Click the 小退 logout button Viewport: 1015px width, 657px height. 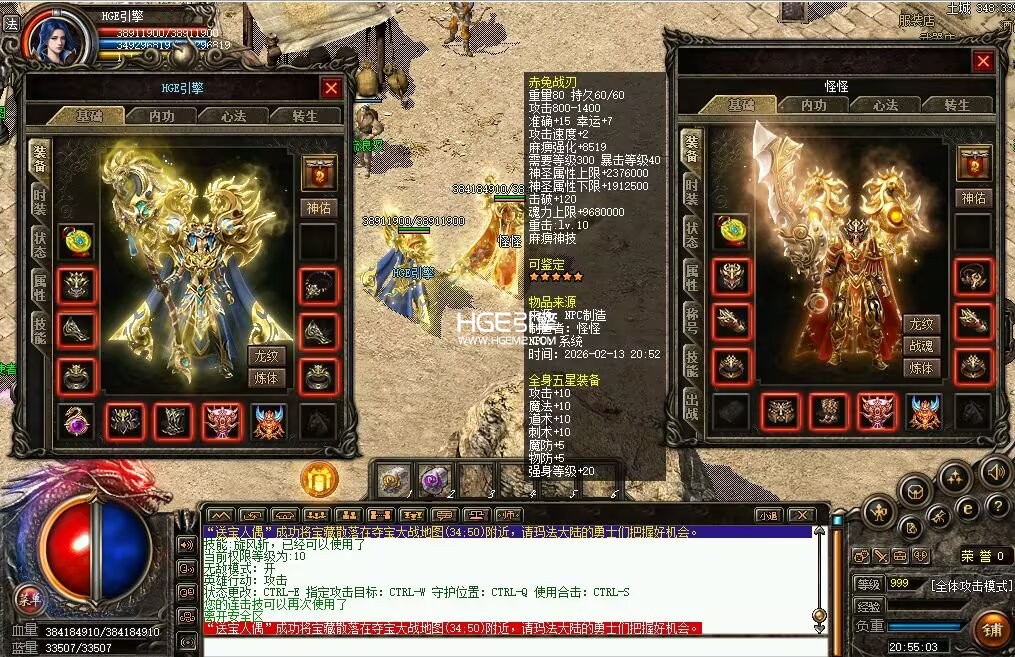768,515
